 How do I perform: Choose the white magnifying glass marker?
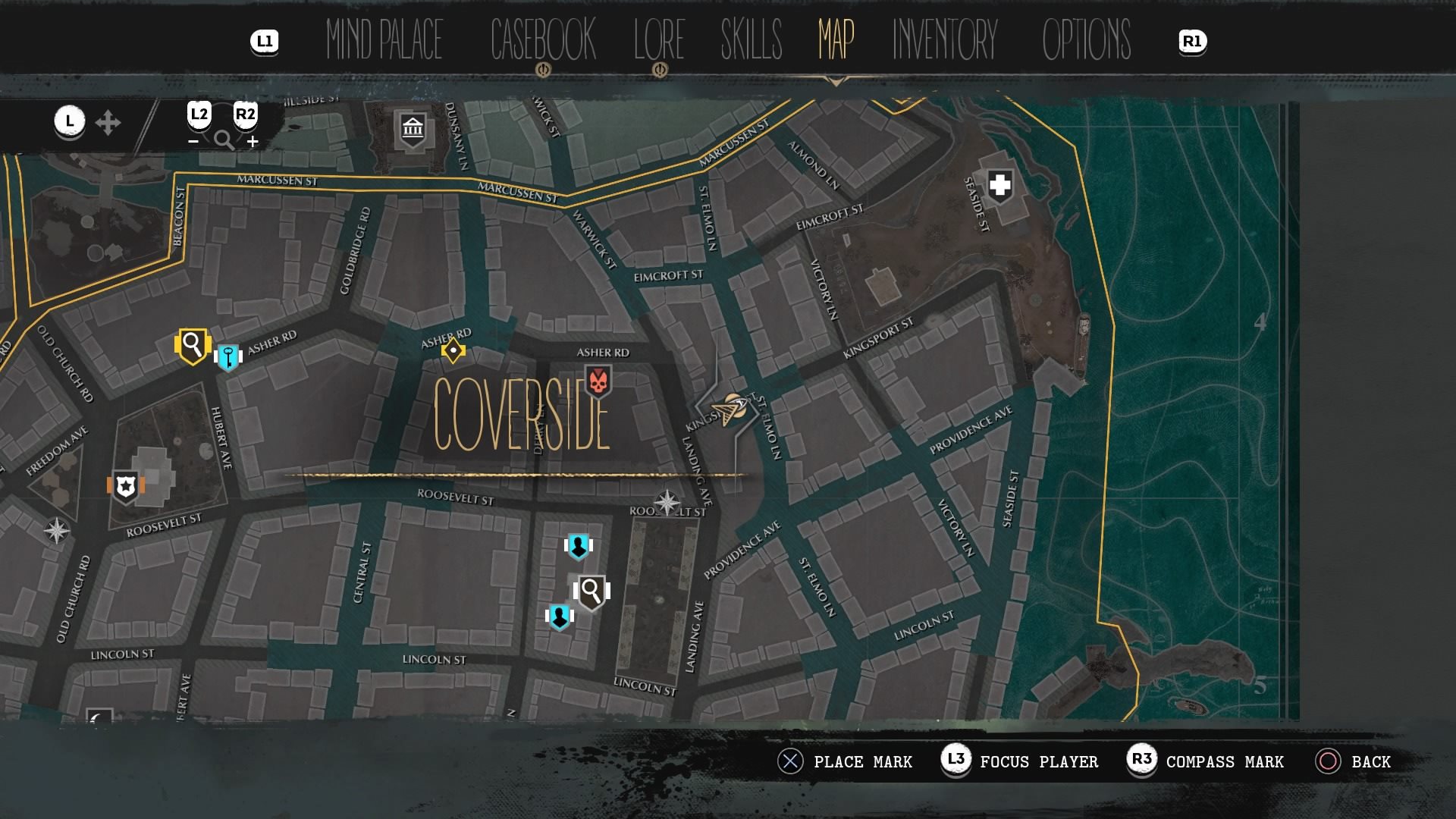(591, 591)
